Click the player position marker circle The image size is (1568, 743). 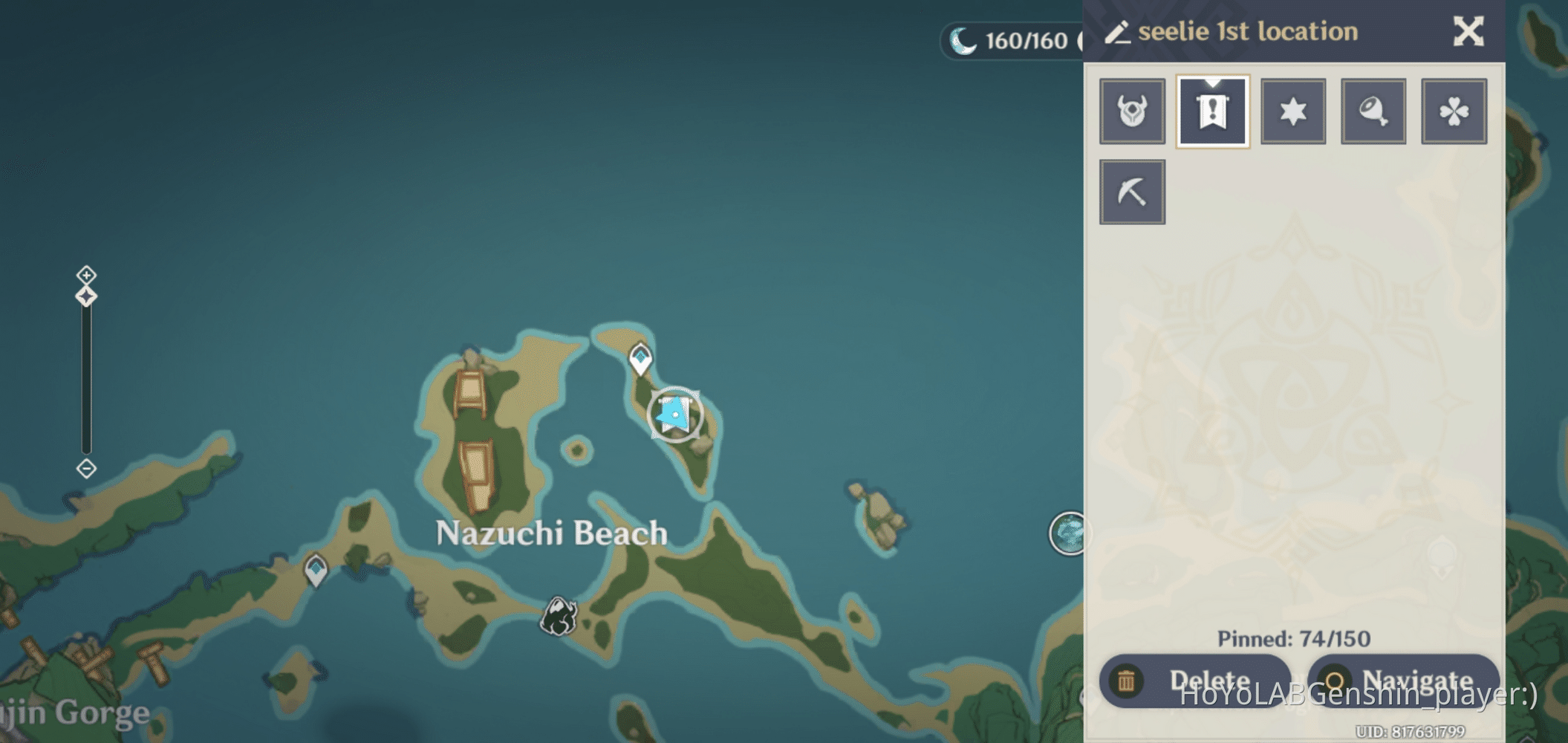[x=674, y=415]
